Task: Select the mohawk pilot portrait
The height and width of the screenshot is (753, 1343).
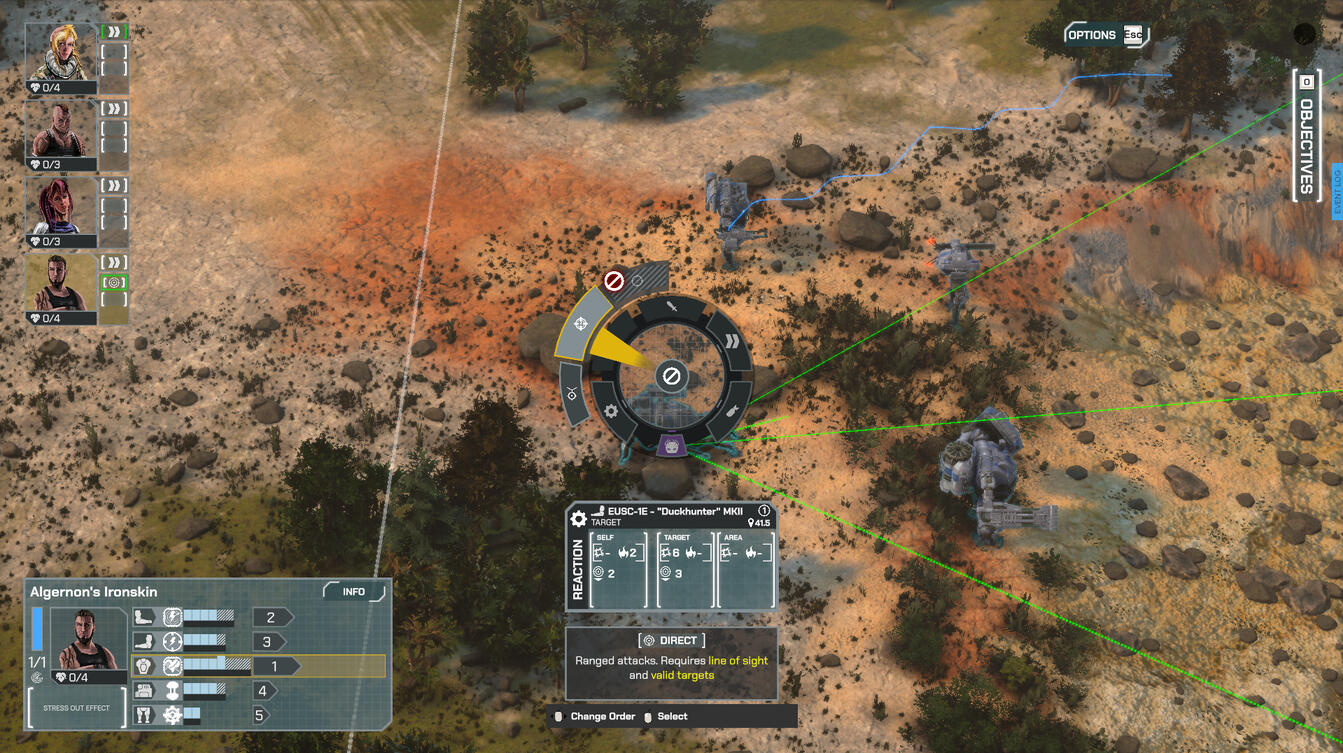Action: coord(60,130)
